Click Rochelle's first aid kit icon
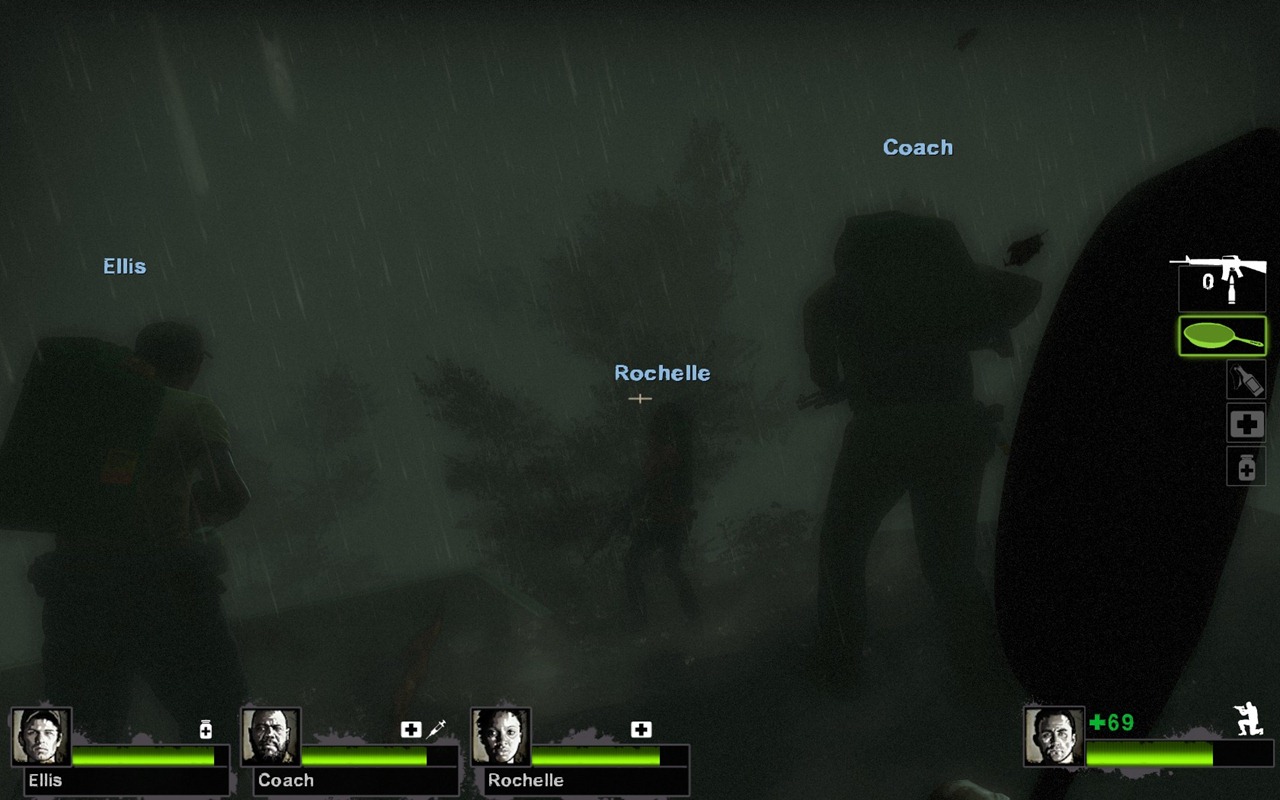The height and width of the screenshot is (800, 1280). pyautogui.click(x=641, y=730)
